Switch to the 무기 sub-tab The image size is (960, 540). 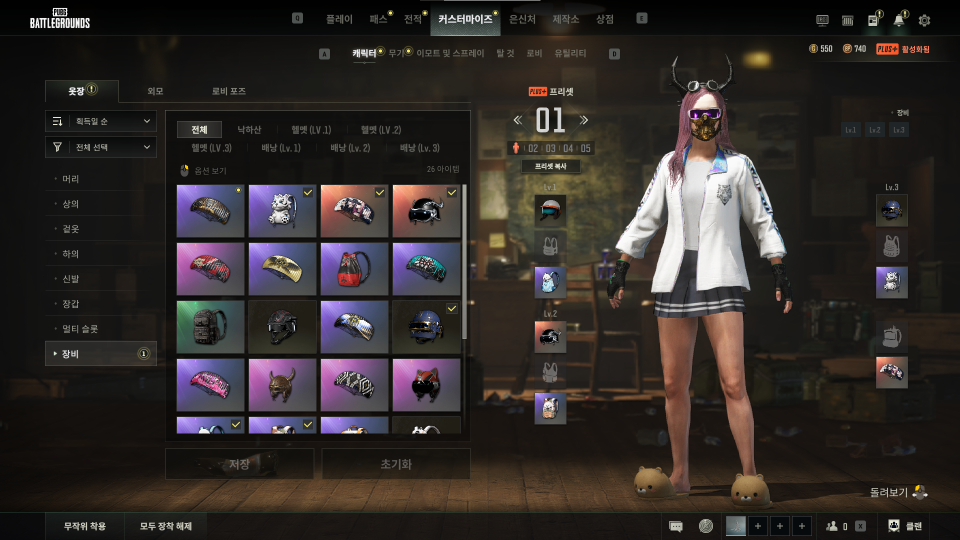tap(396, 53)
